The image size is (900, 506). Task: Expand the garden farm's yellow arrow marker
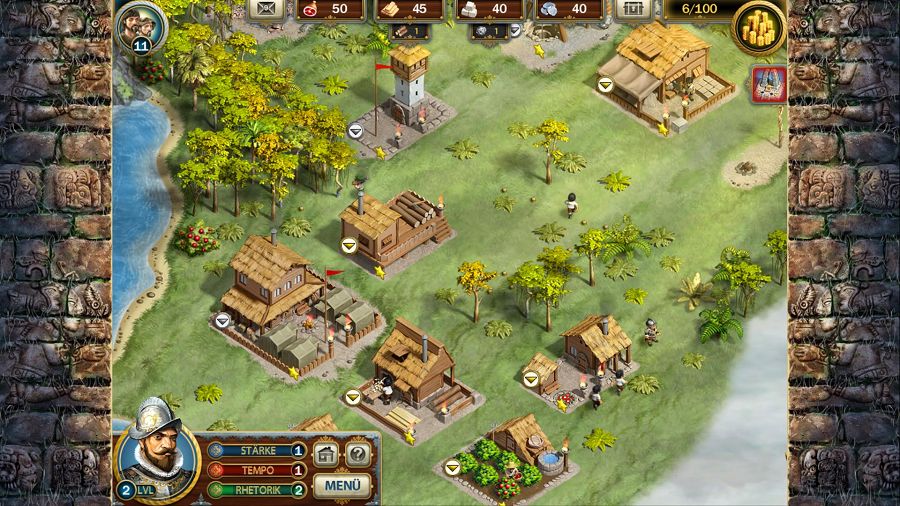(x=452, y=466)
